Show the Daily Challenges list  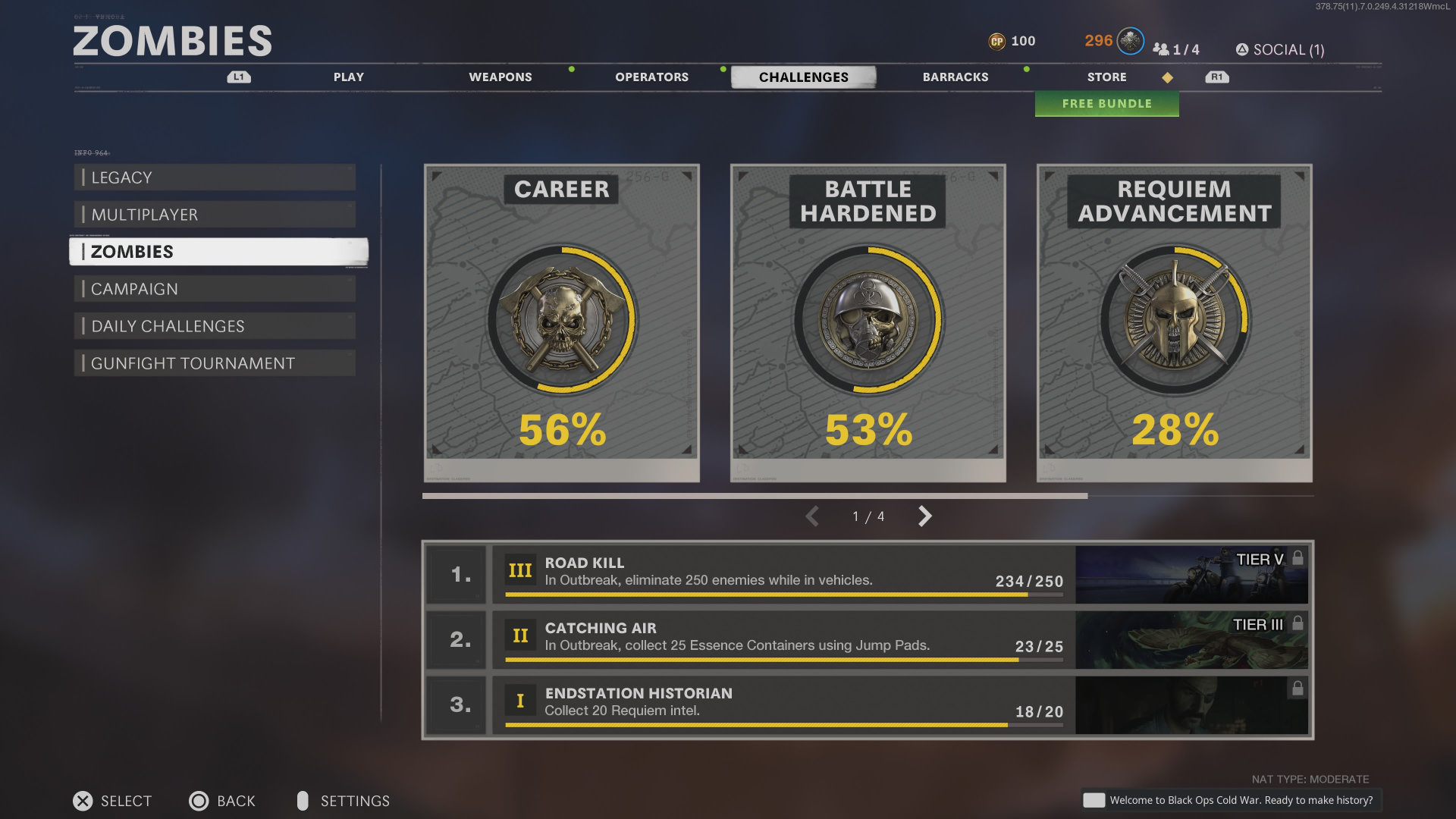coord(215,326)
